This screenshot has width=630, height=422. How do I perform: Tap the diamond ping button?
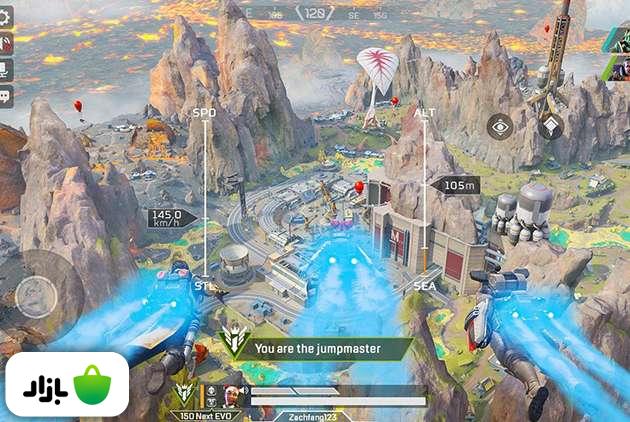[x=550, y=127]
